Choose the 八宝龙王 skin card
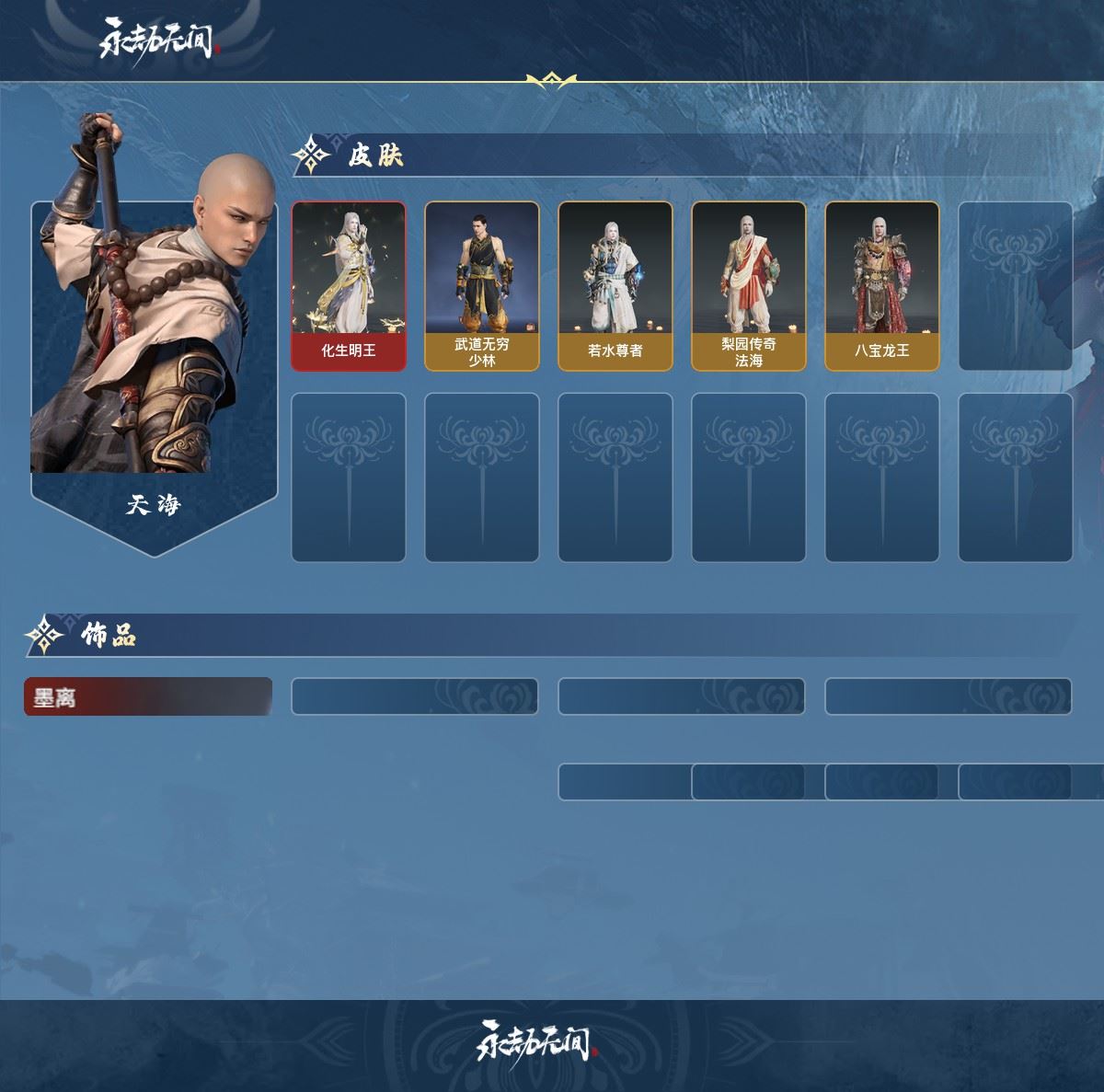 pyautogui.click(x=882, y=286)
